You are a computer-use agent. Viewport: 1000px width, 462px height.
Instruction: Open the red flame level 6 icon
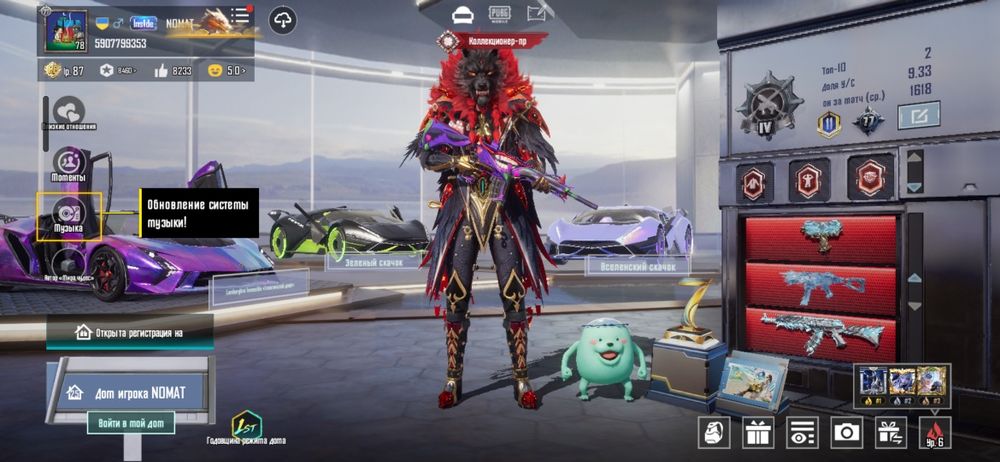(934, 432)
